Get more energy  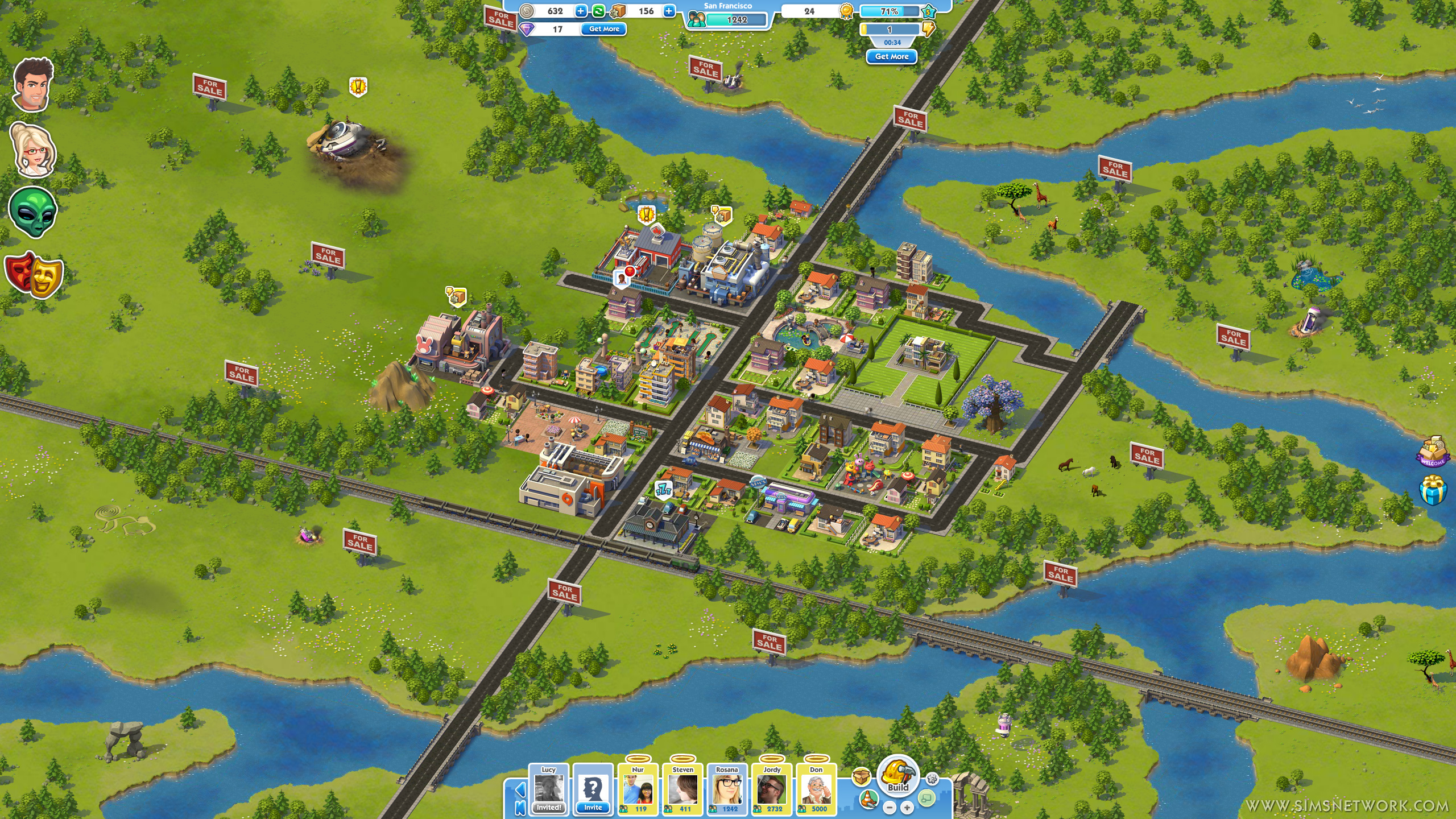pos(891,57)
